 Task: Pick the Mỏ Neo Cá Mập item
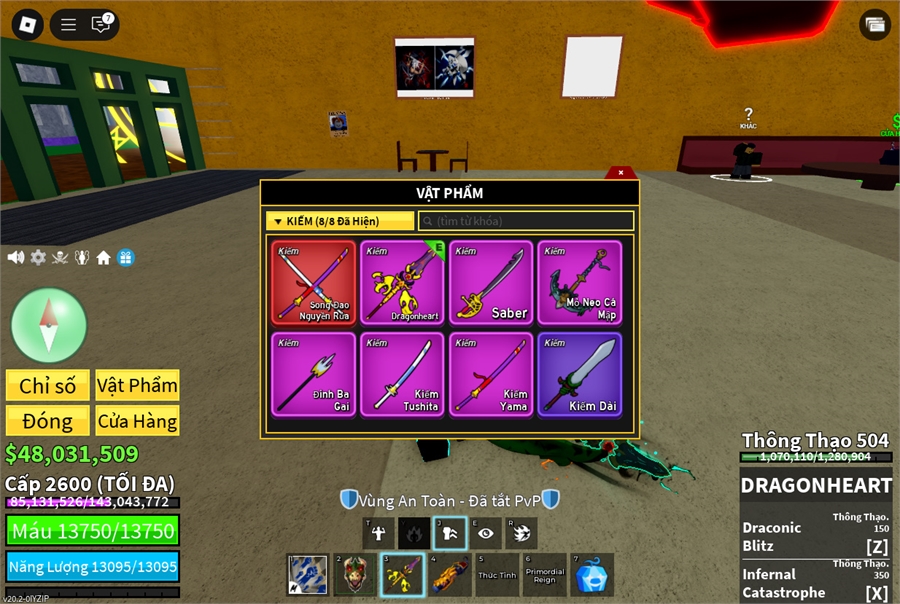pos(580,282)
